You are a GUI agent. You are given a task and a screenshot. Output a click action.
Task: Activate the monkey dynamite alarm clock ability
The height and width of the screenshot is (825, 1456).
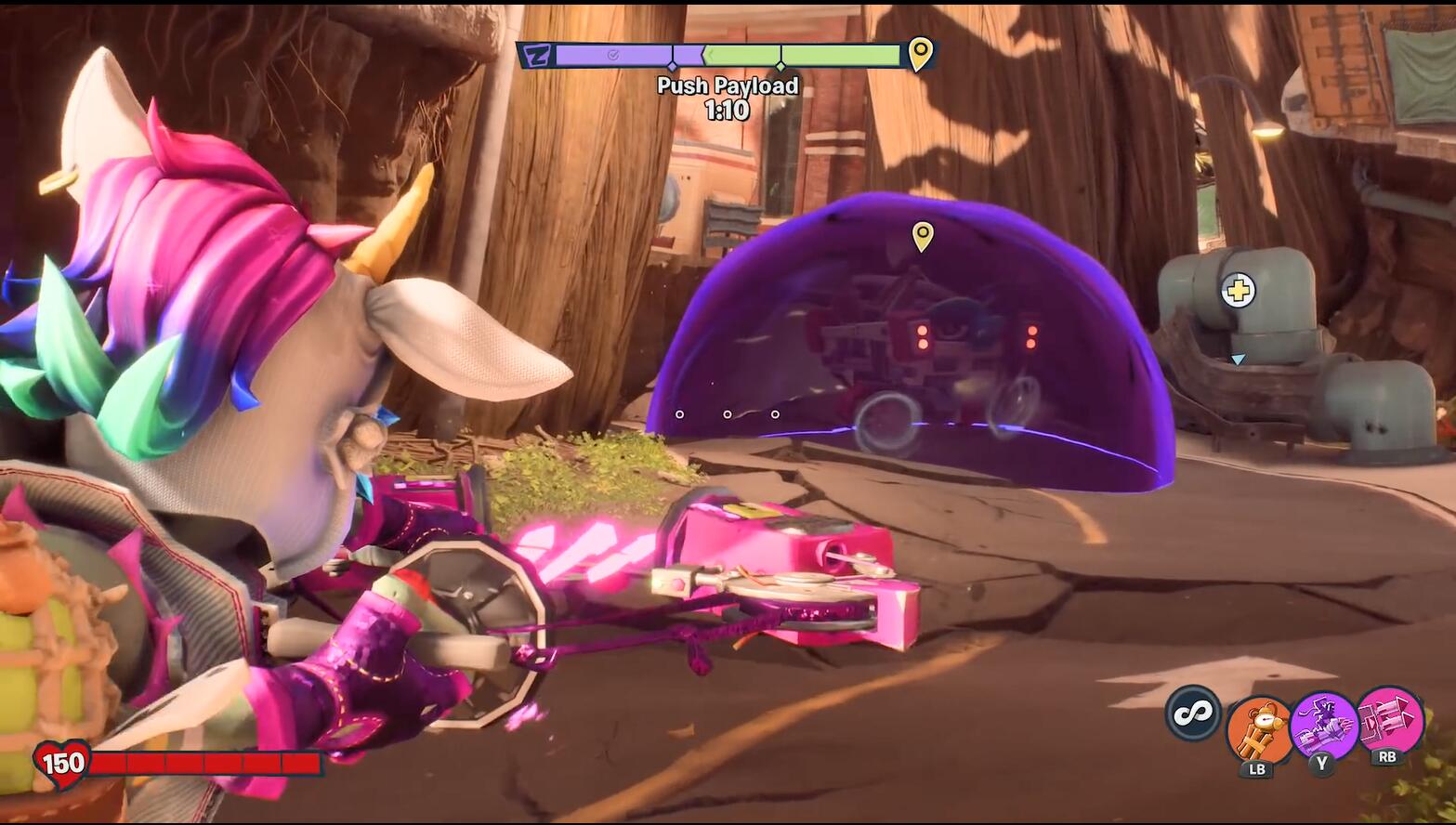tap(1258, 729)
